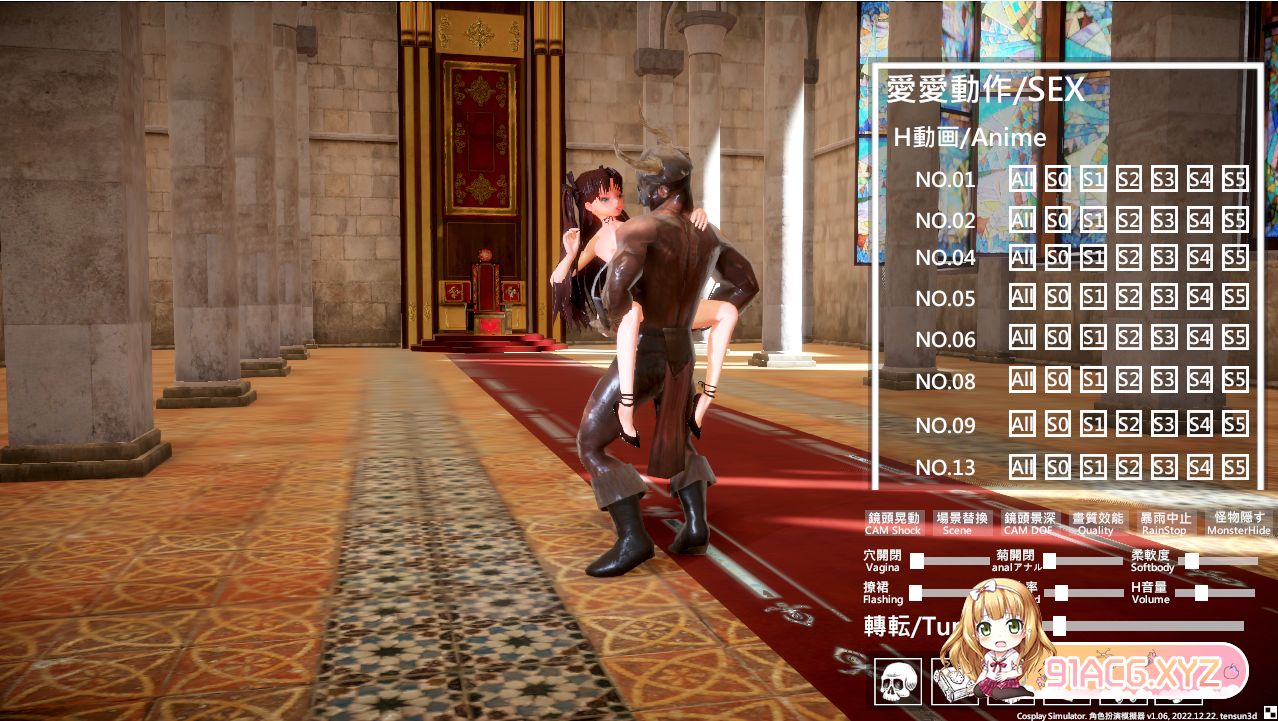
Task: Activate the RainStop button
Action: tap(1164, 523)
